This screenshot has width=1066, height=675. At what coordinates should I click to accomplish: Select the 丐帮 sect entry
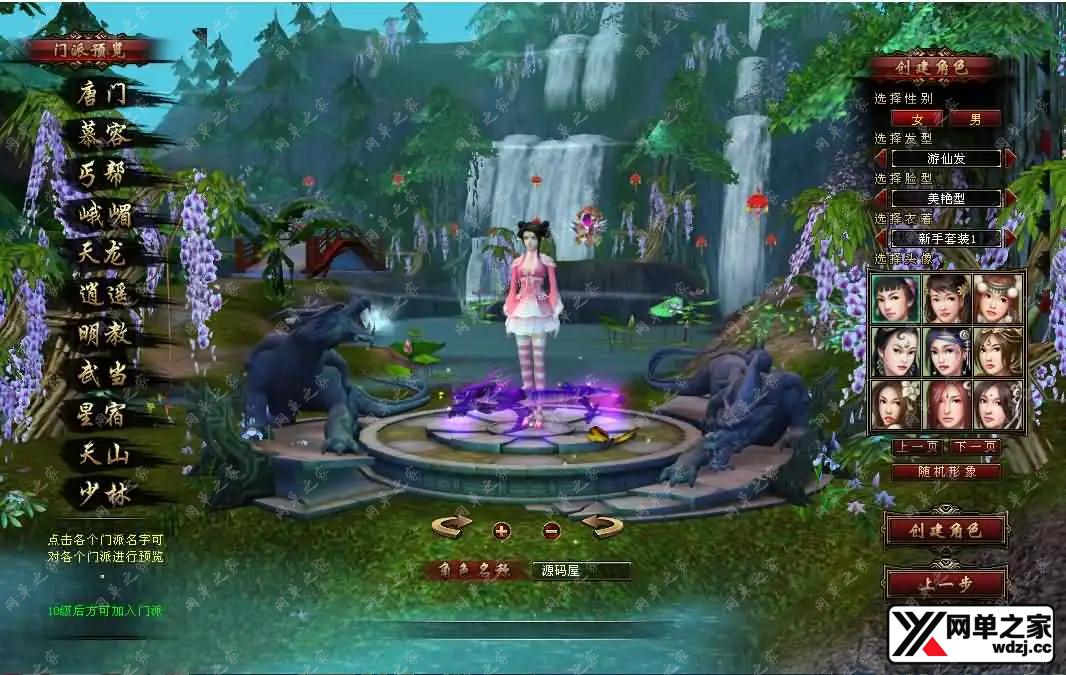point(103,174)
